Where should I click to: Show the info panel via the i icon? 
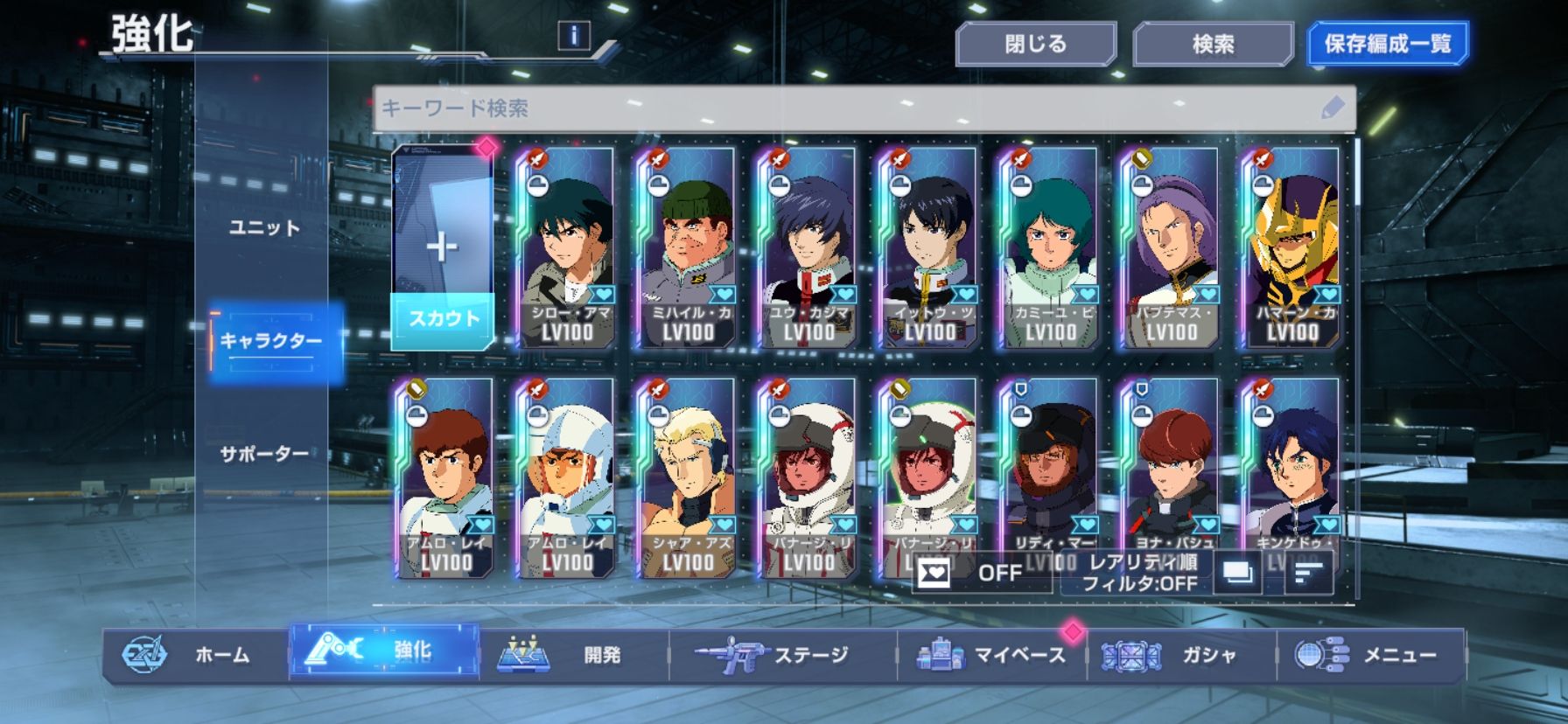(x=573, y=36)
